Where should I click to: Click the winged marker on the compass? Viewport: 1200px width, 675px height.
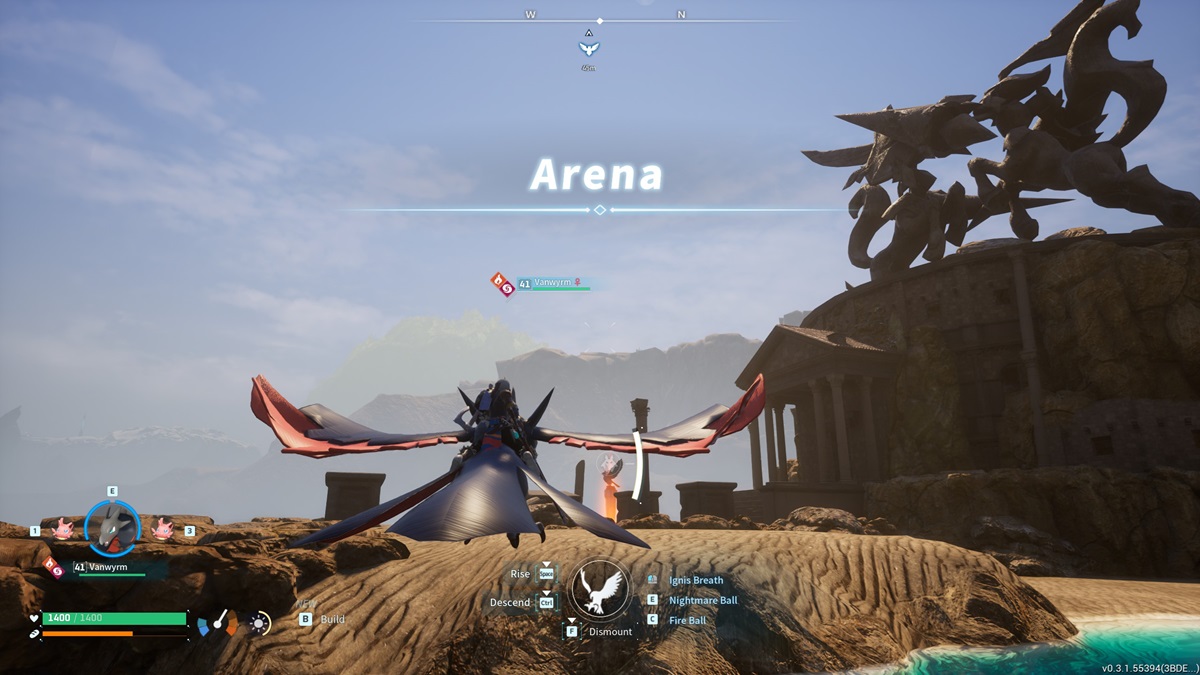[x=589, y=48]
